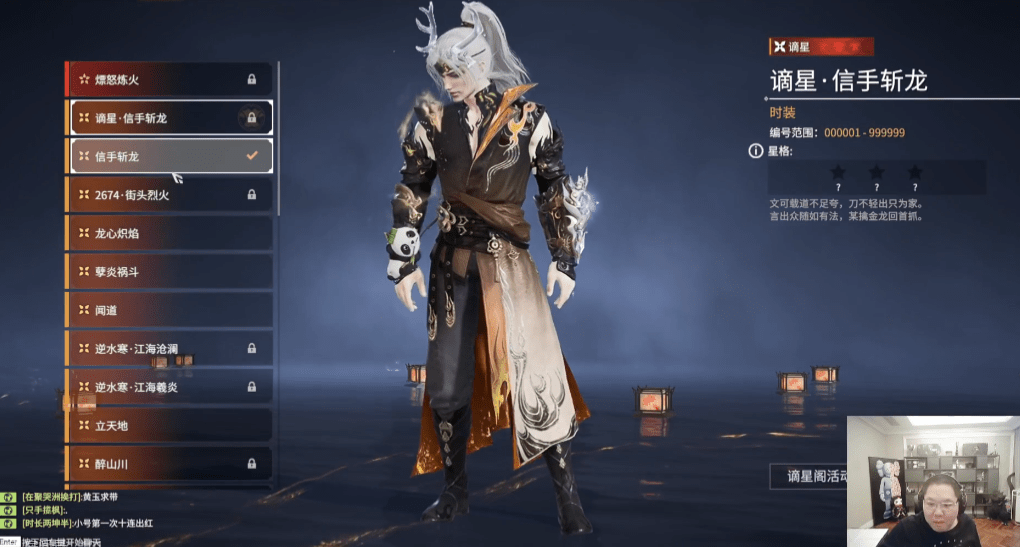Open the 星格 info icon
Image resolution: width=1020 pixels, height=547 pixels.
coord(756,151)
